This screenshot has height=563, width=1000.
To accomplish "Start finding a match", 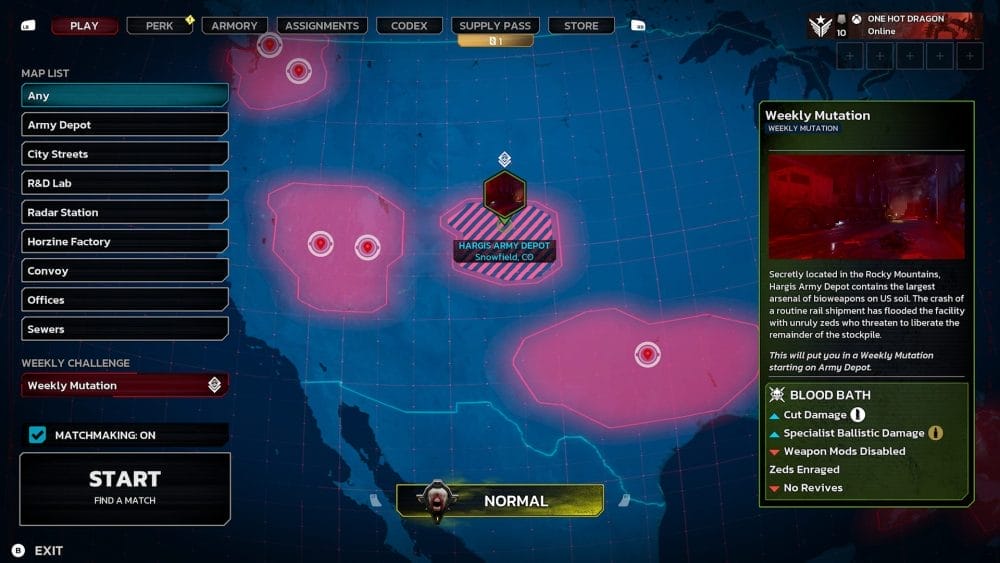I will coord(125,488).
